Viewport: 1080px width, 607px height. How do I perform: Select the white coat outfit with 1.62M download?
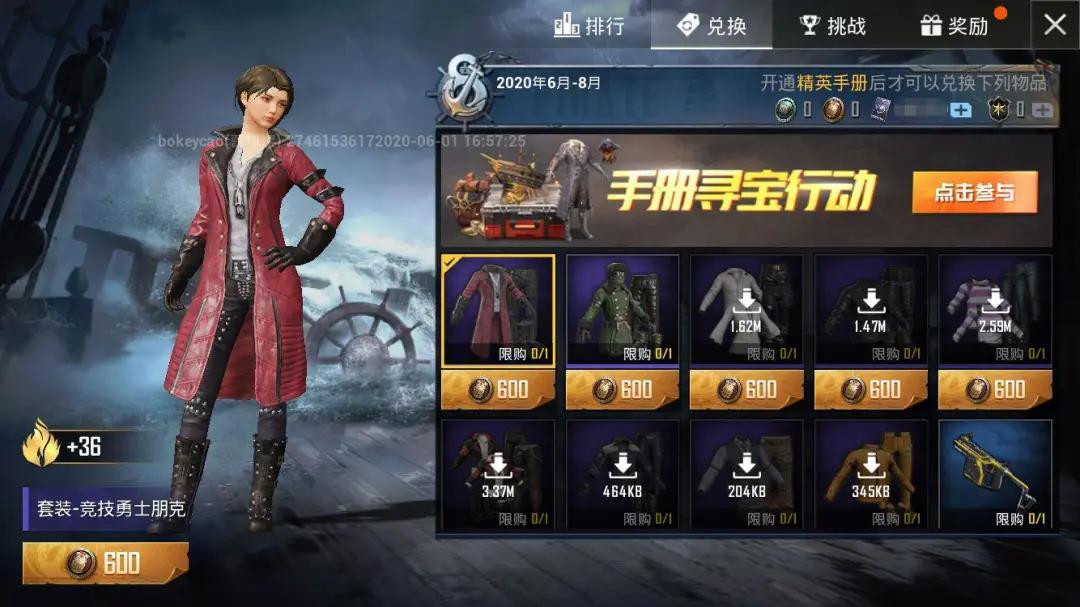point(746,311)
